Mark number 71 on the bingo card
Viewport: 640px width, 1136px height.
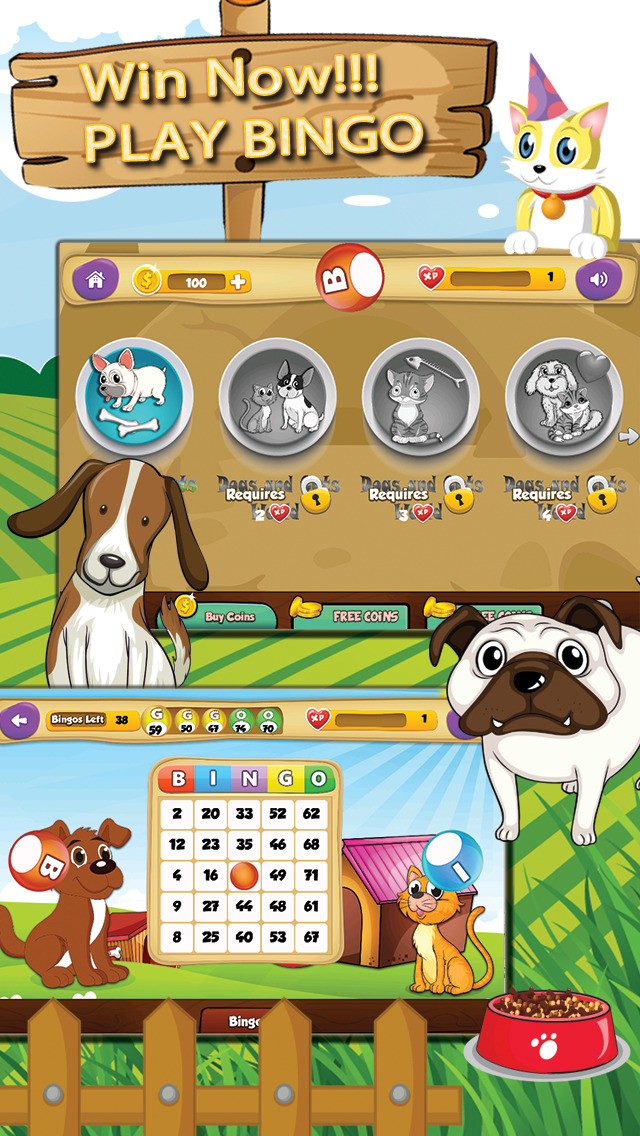point(312,876)
